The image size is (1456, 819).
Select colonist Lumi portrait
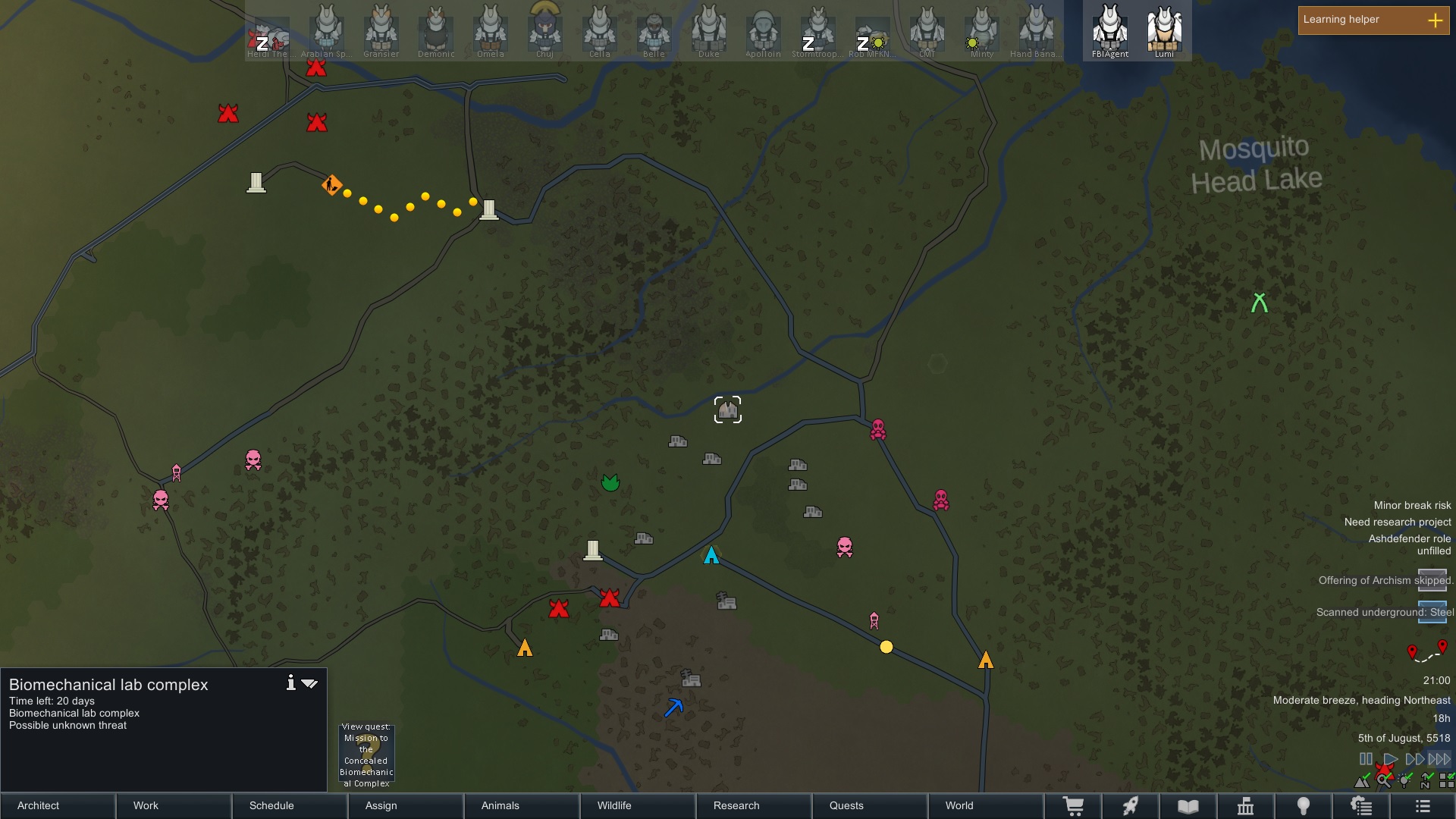1164,30
